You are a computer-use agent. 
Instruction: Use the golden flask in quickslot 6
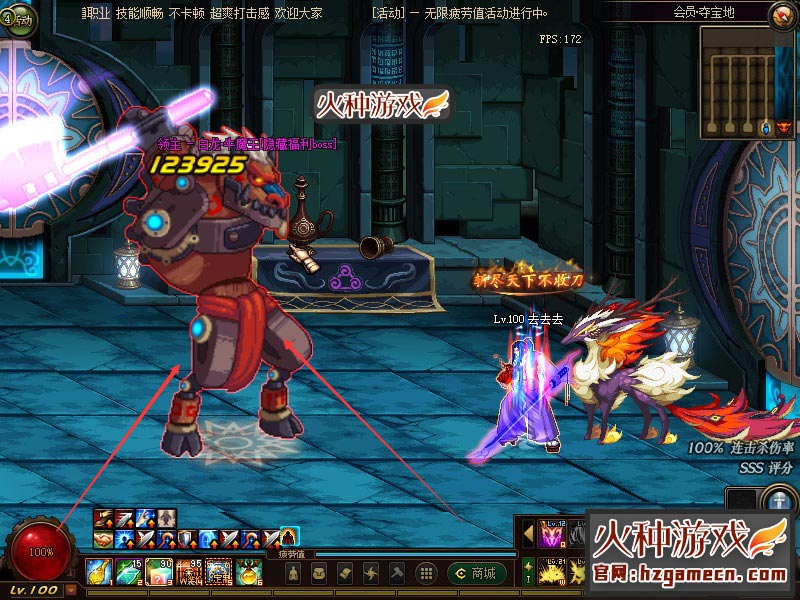pyautogui.click(x=248, y=572)
